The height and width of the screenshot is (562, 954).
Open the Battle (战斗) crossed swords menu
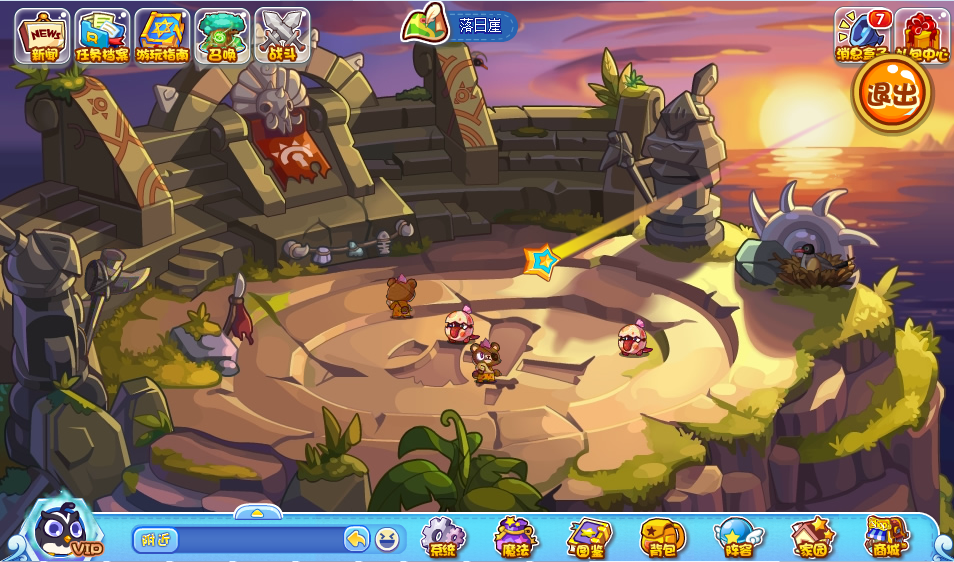point(282,35)
